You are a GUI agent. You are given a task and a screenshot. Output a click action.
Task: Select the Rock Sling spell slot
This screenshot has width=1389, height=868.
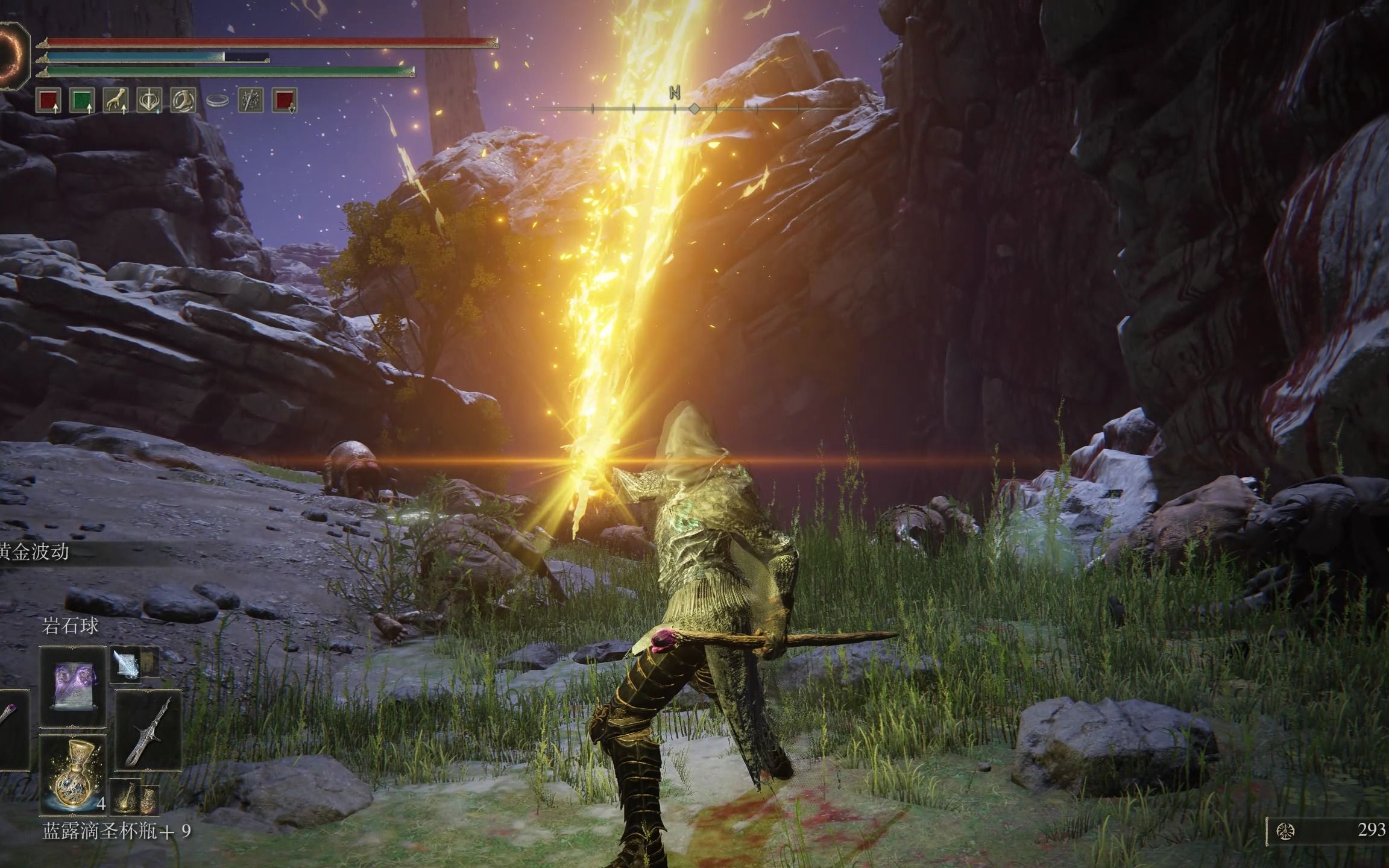point(73,686)
